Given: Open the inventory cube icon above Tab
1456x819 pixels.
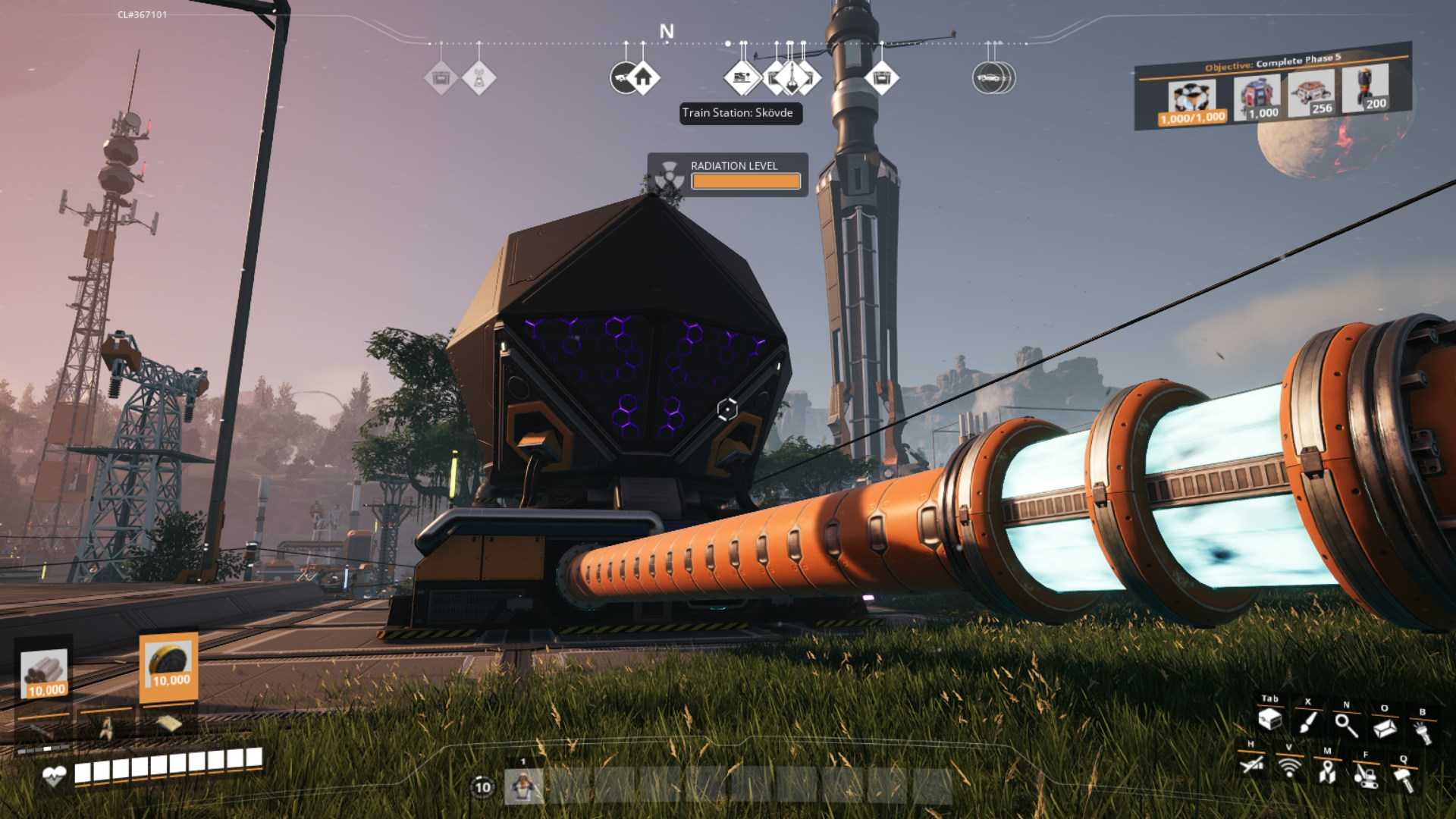Looking at the screenshot, I should tap(1270, 720).
